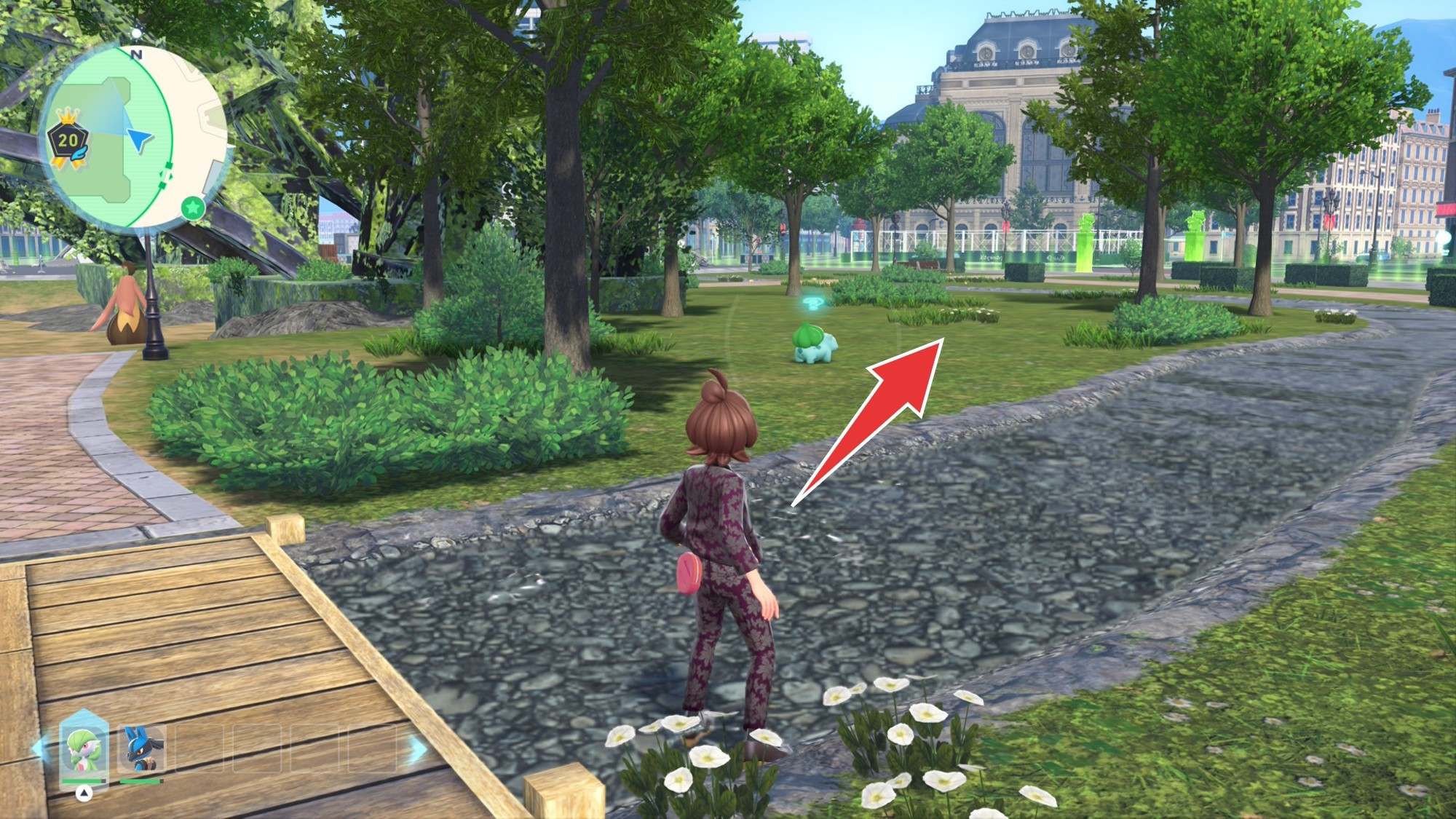Switch to Lucario in the party bar
The height and width of the screenshot is (819, 1456).
(140, 750)
